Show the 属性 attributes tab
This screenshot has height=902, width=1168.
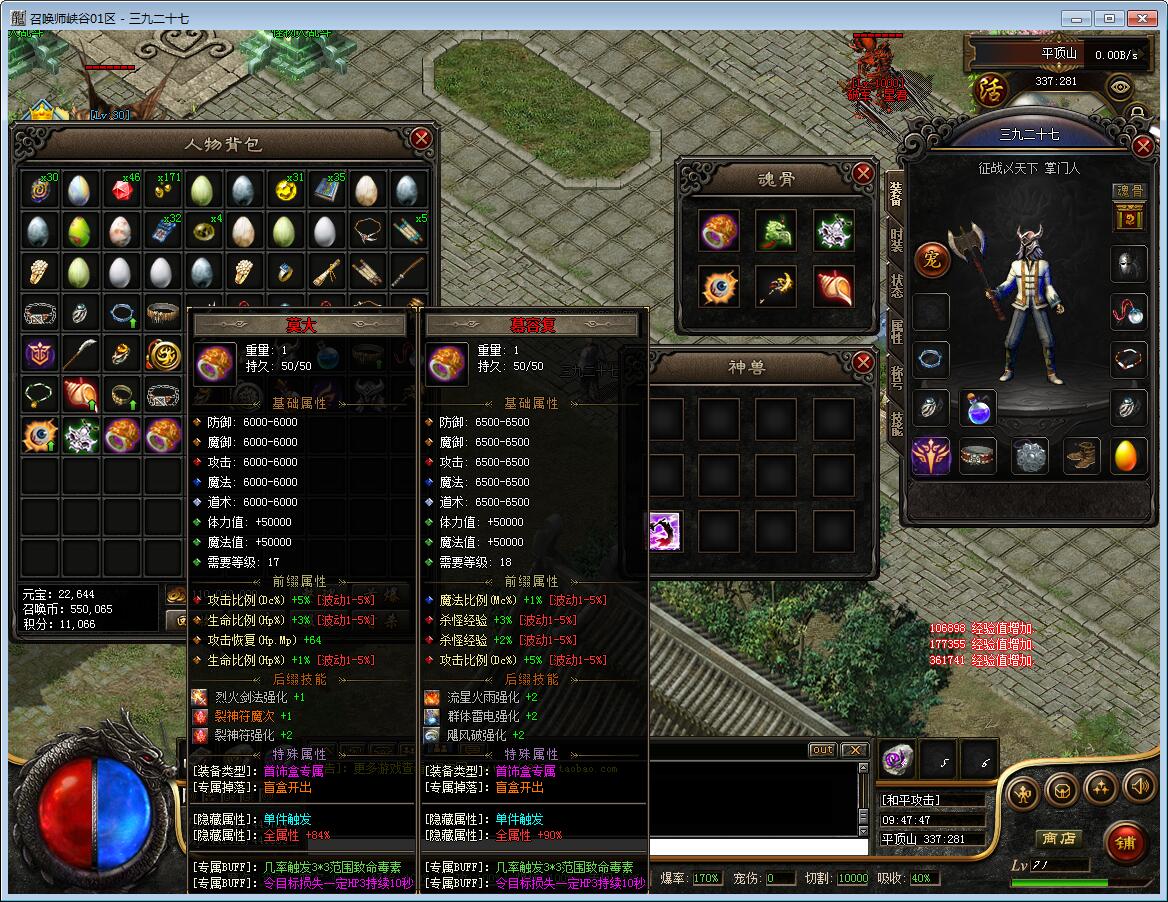(x=897, y=332)
